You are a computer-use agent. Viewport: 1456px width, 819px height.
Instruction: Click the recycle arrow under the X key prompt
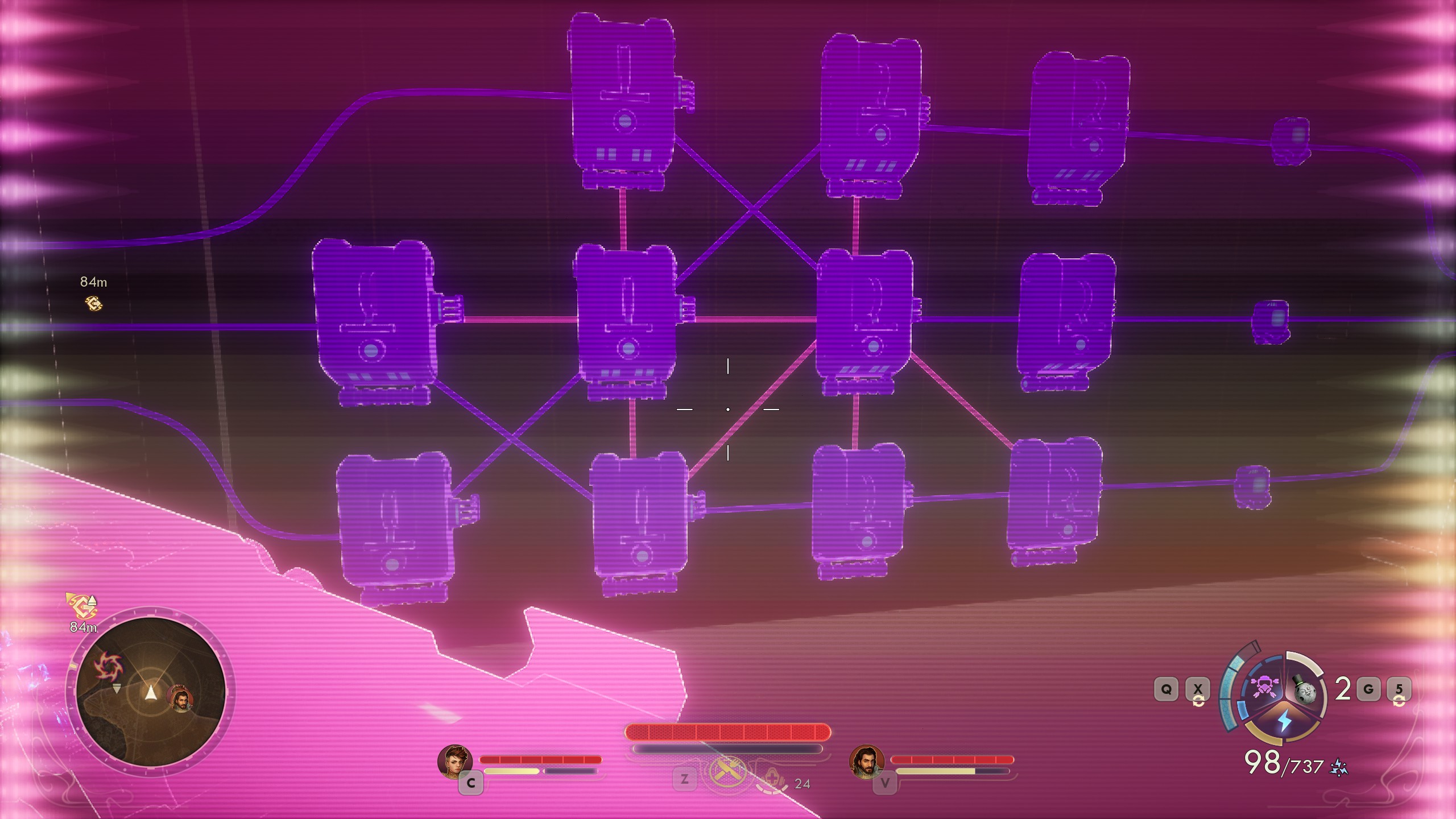tap(1199, 701)
